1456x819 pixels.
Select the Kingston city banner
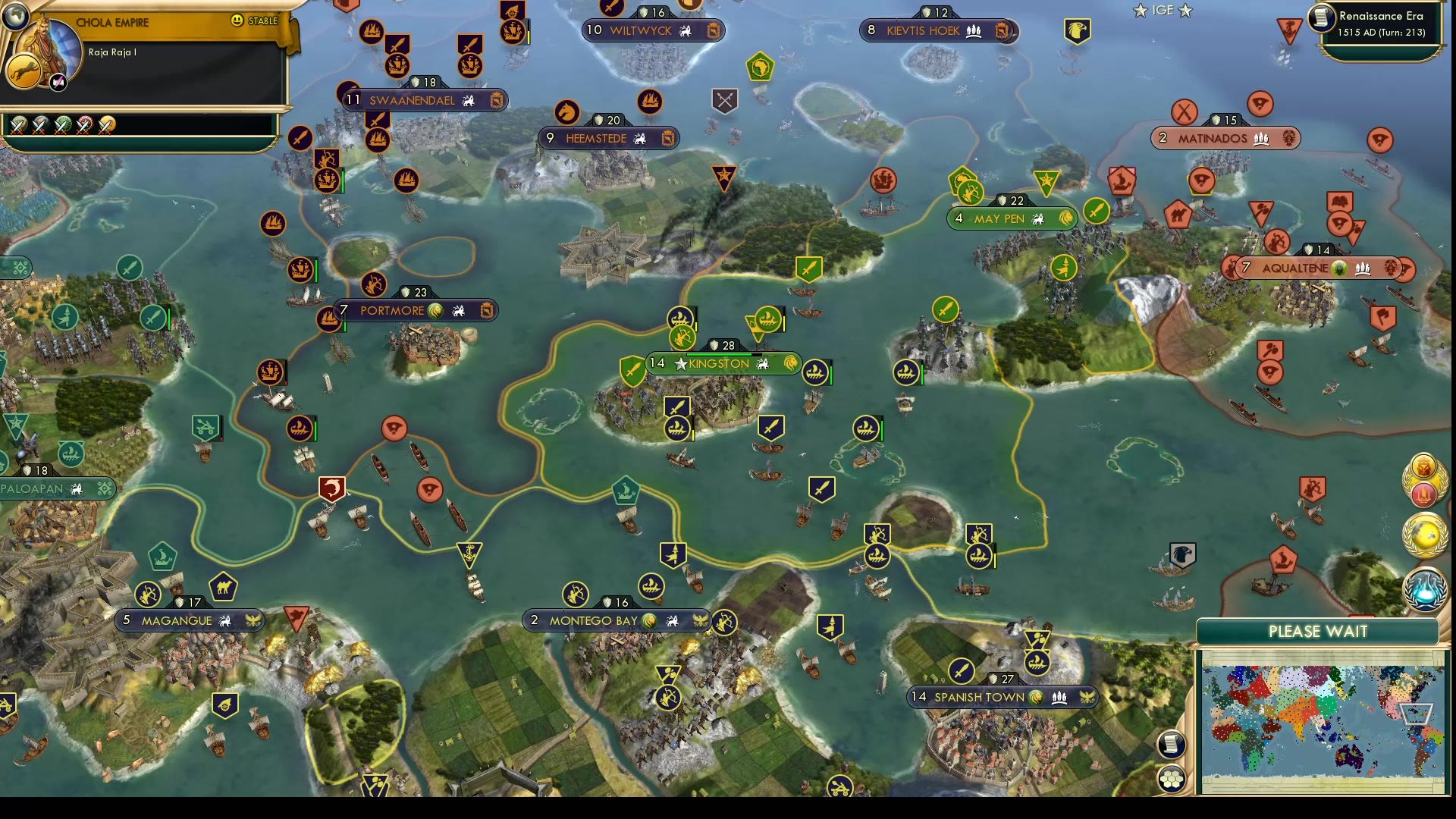click(718, 364)
